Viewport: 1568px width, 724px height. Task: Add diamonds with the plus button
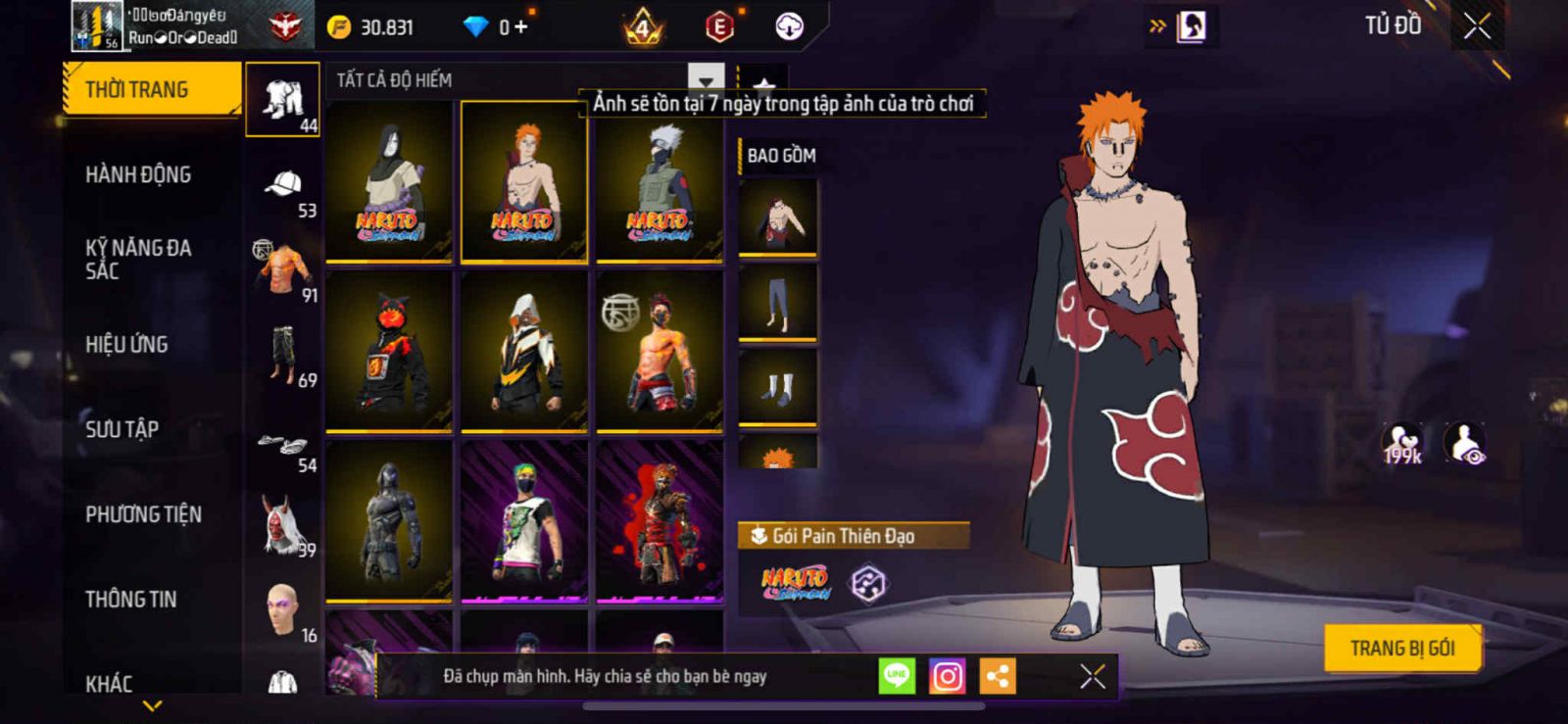pyautogui.click(x=520, y=27)
